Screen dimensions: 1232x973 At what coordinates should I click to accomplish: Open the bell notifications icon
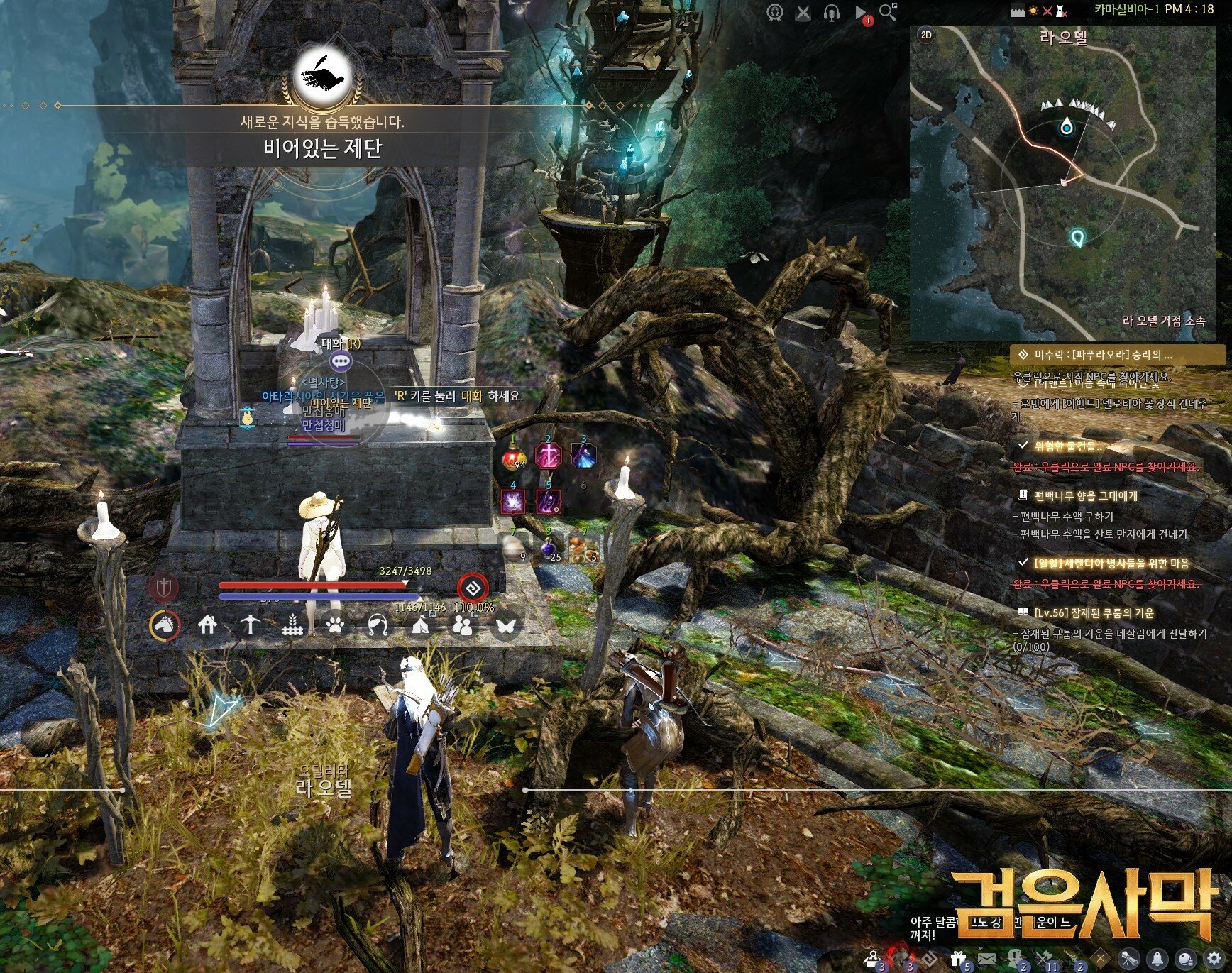pyautogui.click(x=1157, y=958)
